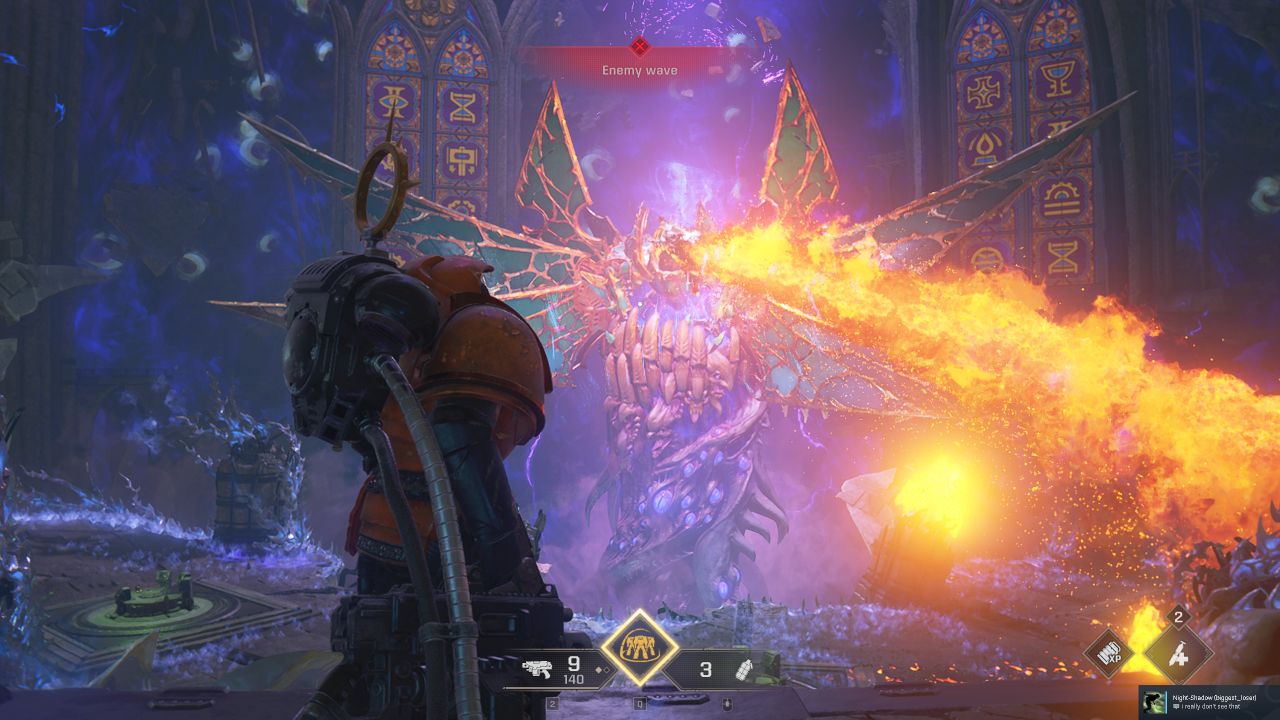Choose the grenade icon
The image size is (1280, 720).
point(744,669)
